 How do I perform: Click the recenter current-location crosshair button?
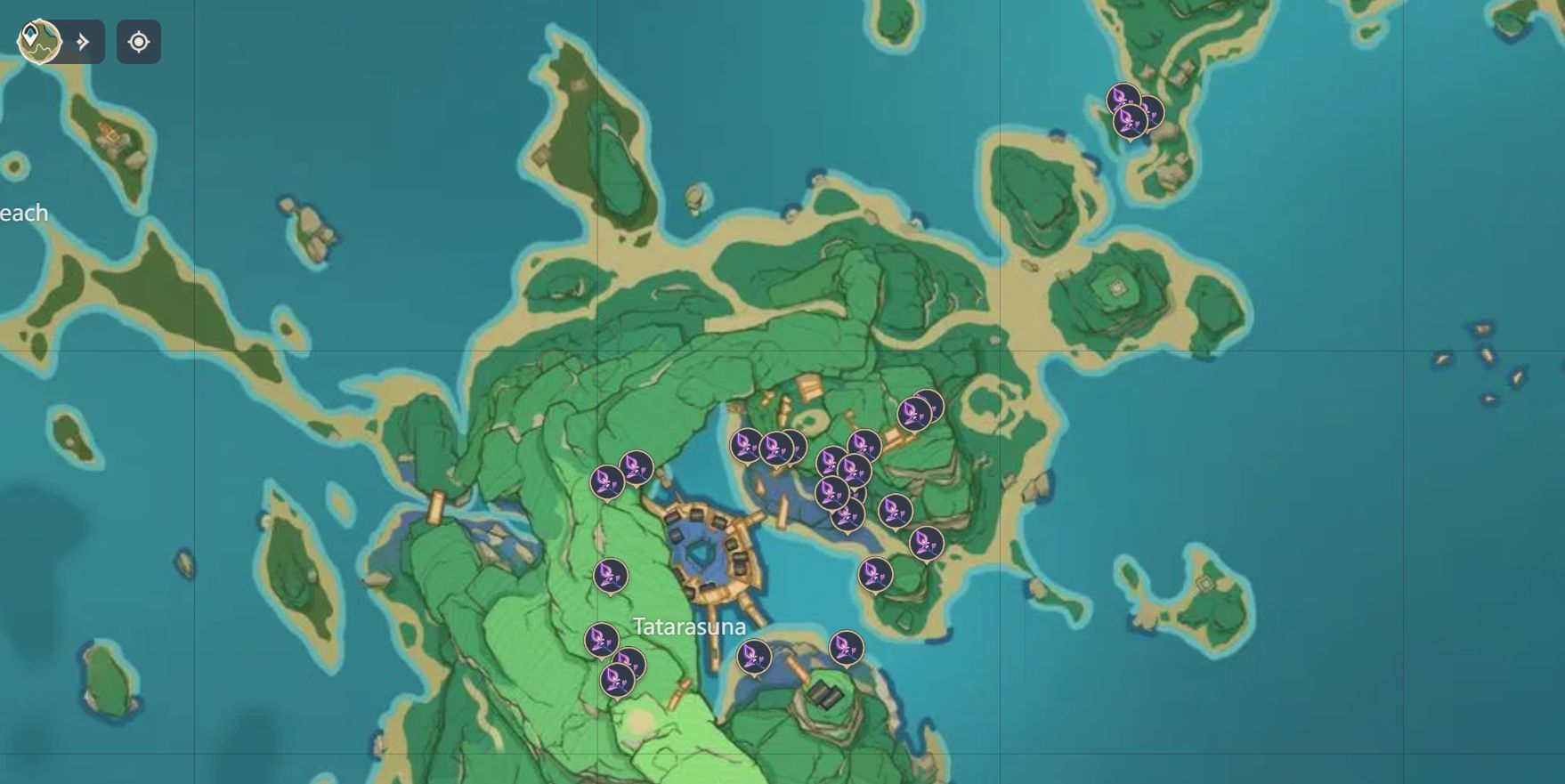coord(141,42)
